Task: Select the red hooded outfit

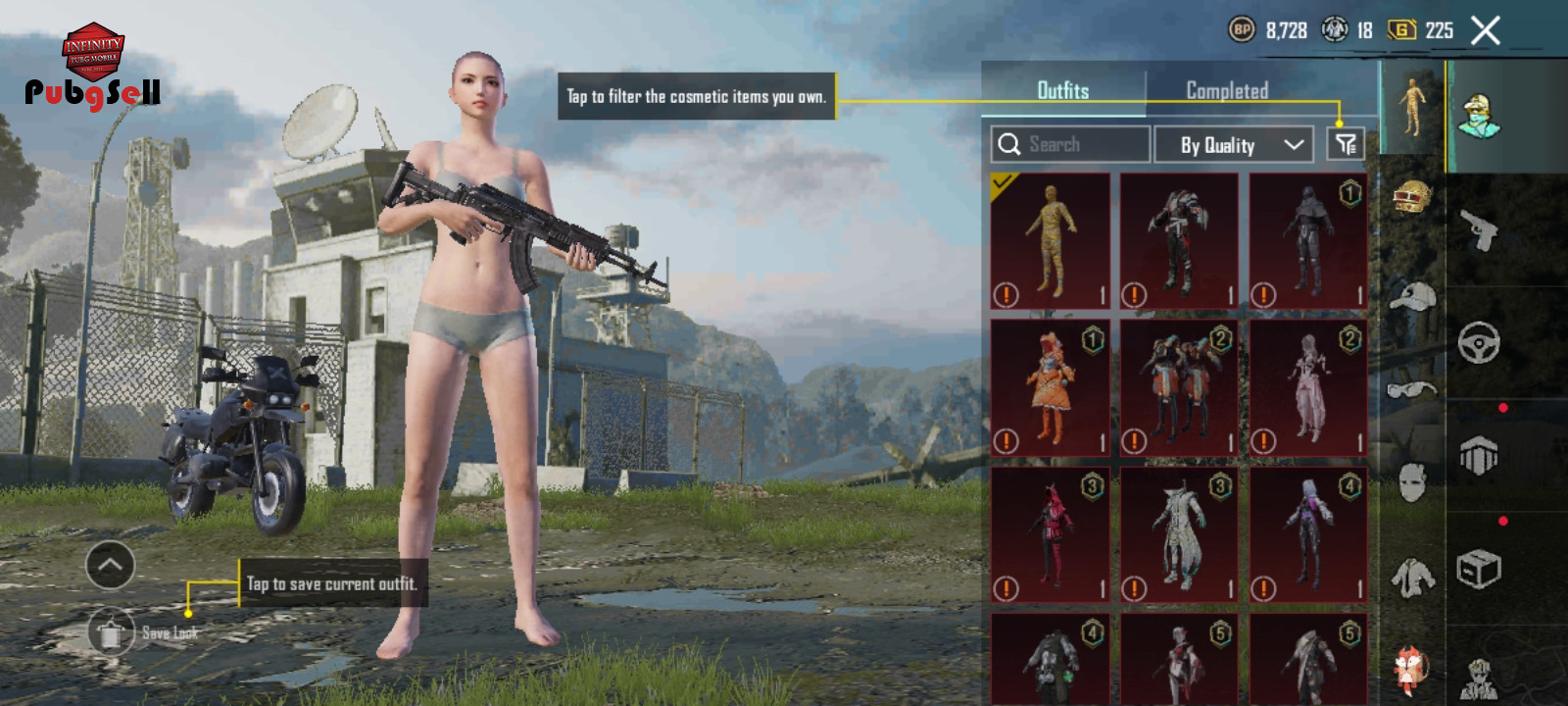Action: coord(1051,535)
